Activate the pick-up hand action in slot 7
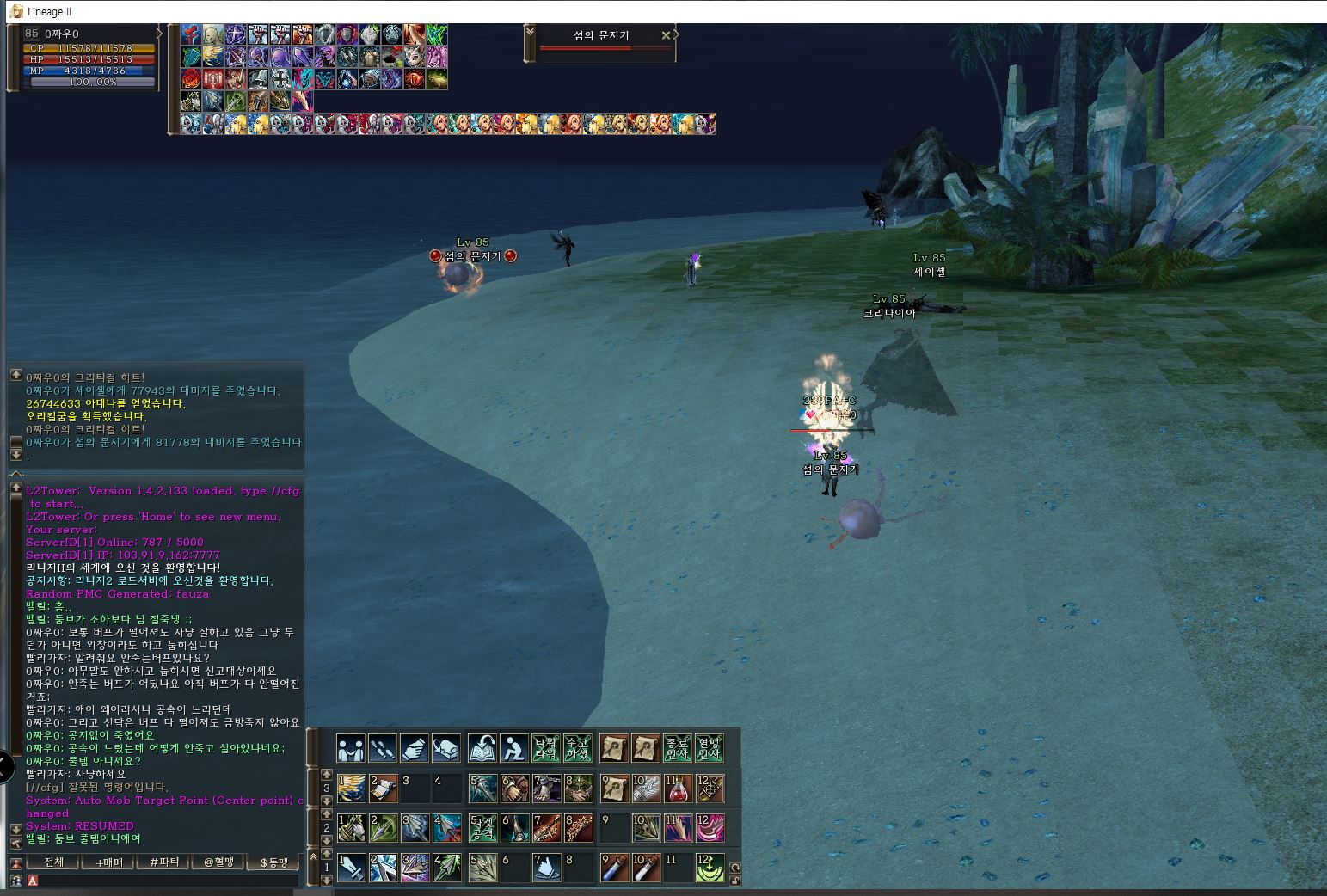This screenshot has height=896, width=1327. point(547,868)
